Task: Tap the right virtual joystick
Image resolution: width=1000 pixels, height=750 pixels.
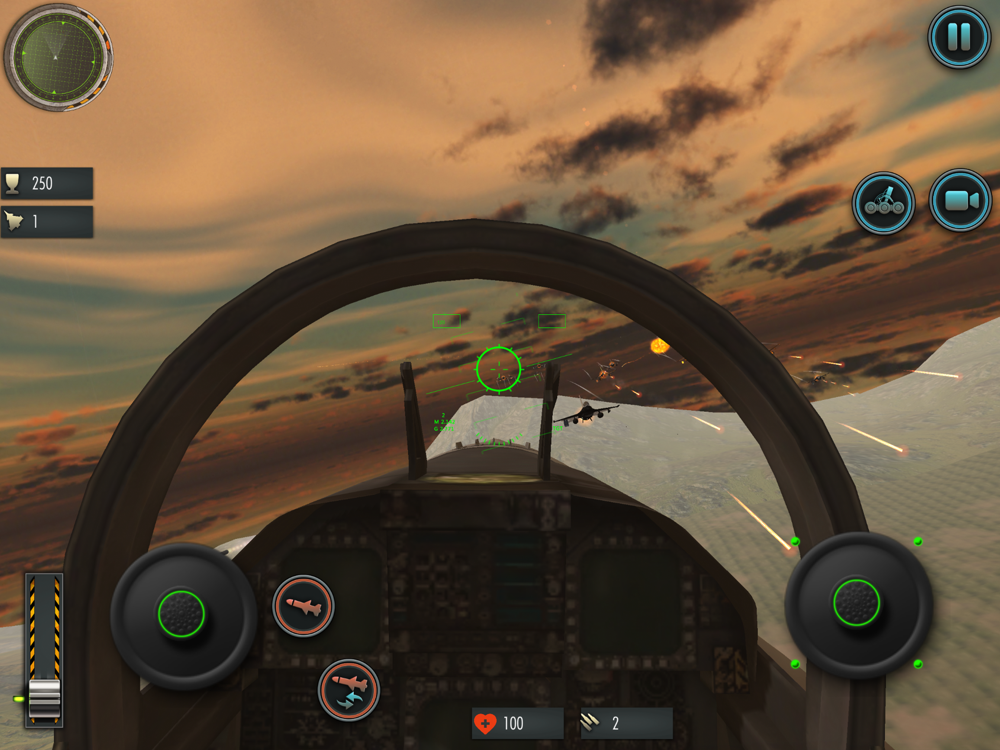Action: [857, 604]
